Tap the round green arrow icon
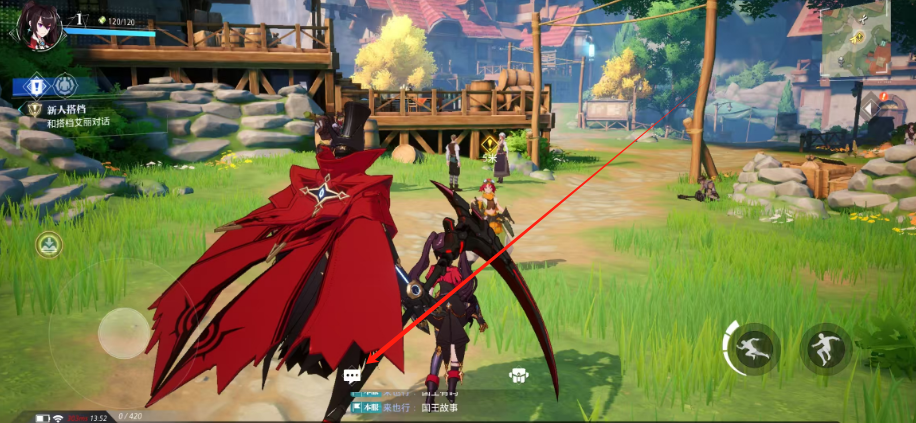Image resolution: width=916 pixels, height=423 pixels. click(x=48, y=243)
